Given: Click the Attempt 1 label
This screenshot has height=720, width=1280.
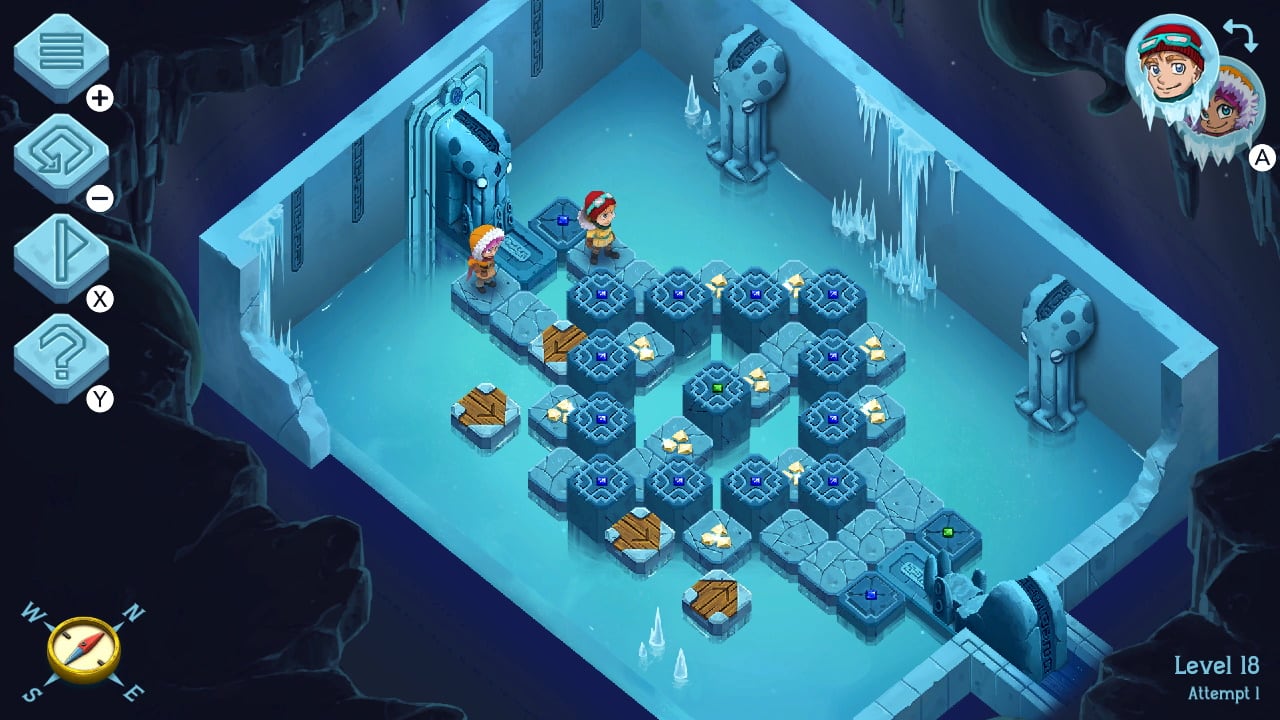Looking at the screenshot, I should pos(1222,691).
